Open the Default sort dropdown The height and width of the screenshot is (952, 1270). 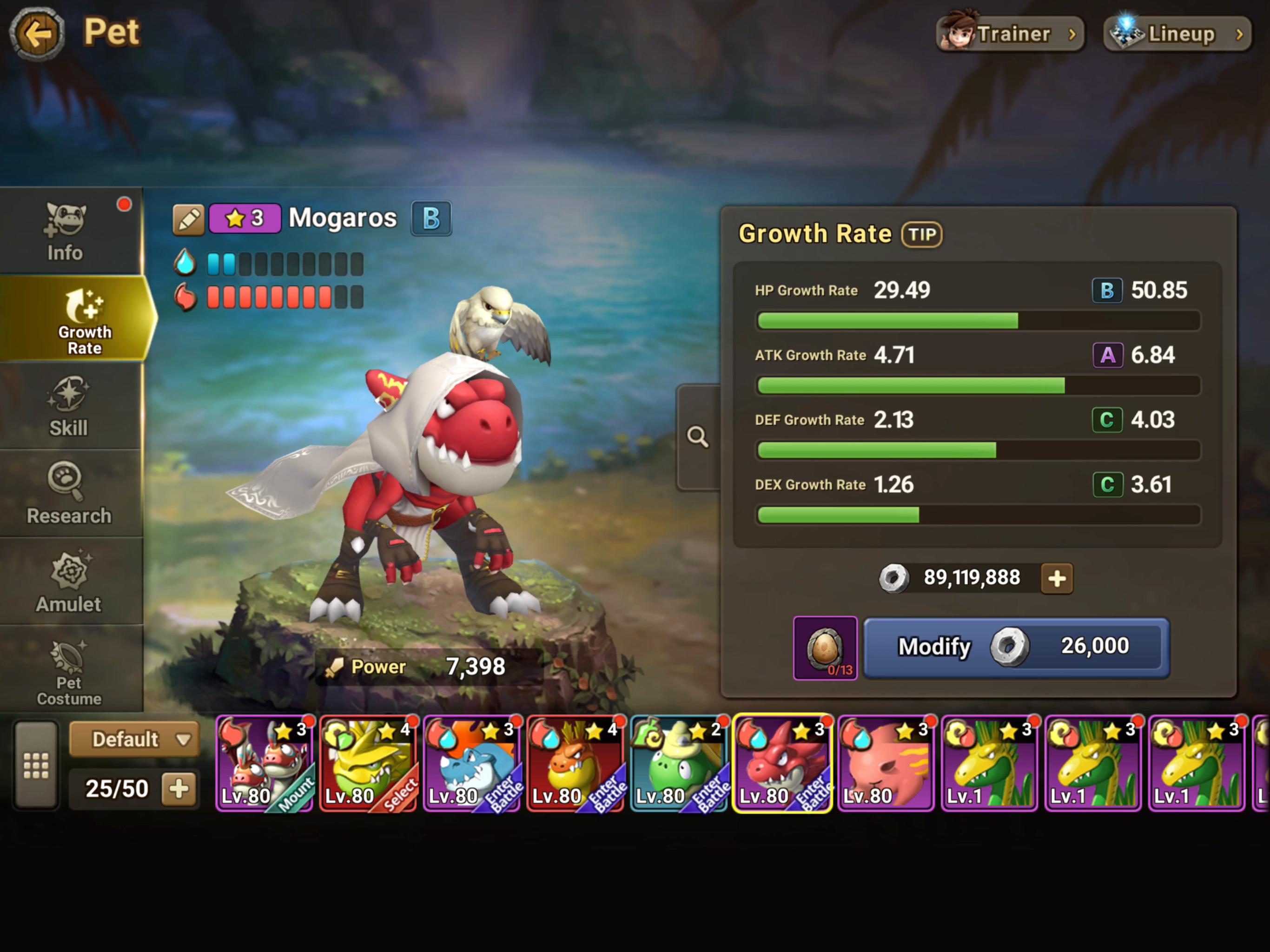tap(134, 739)
